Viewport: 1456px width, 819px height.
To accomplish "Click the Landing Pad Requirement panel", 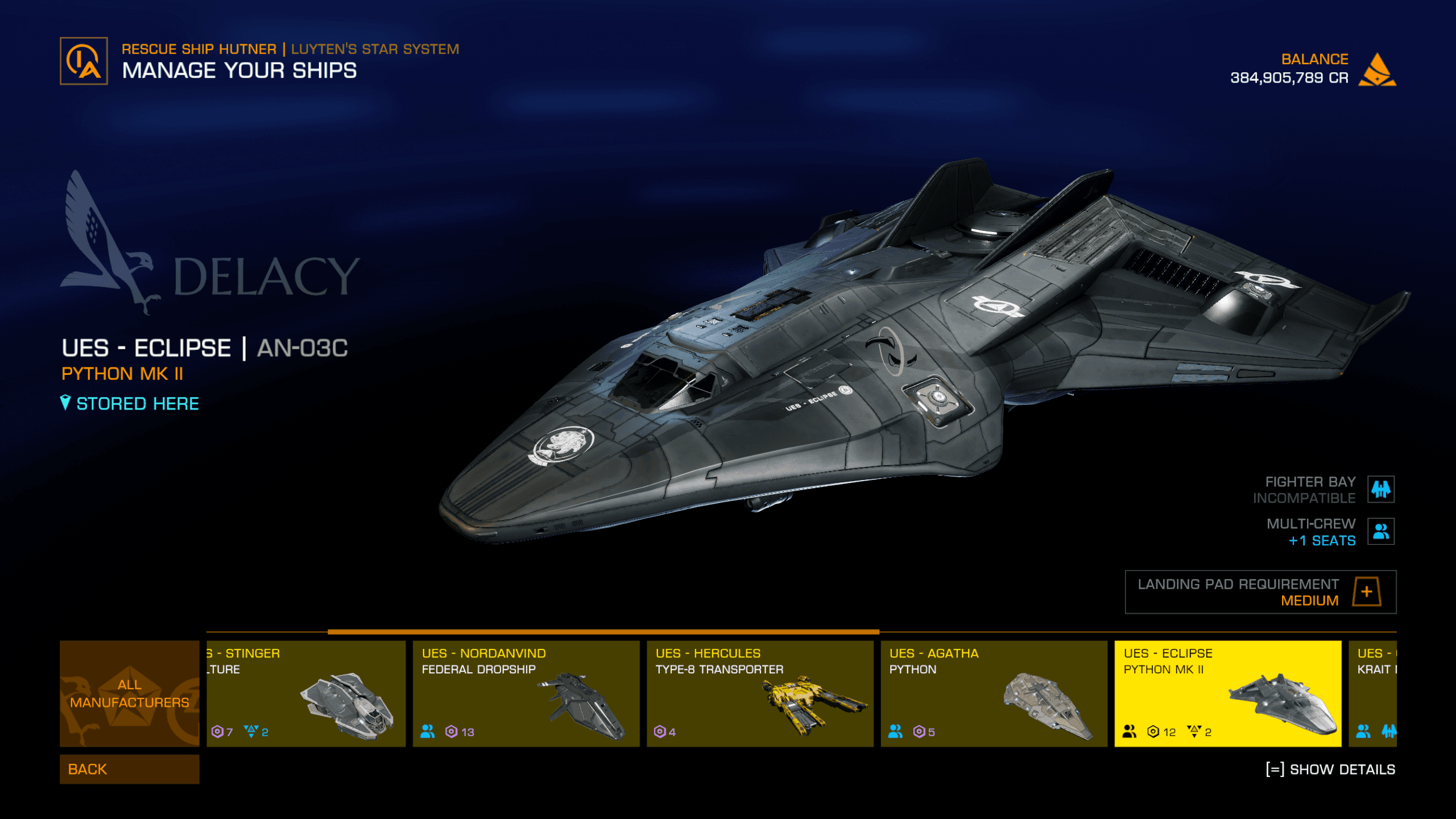I will click(1260, 592).
